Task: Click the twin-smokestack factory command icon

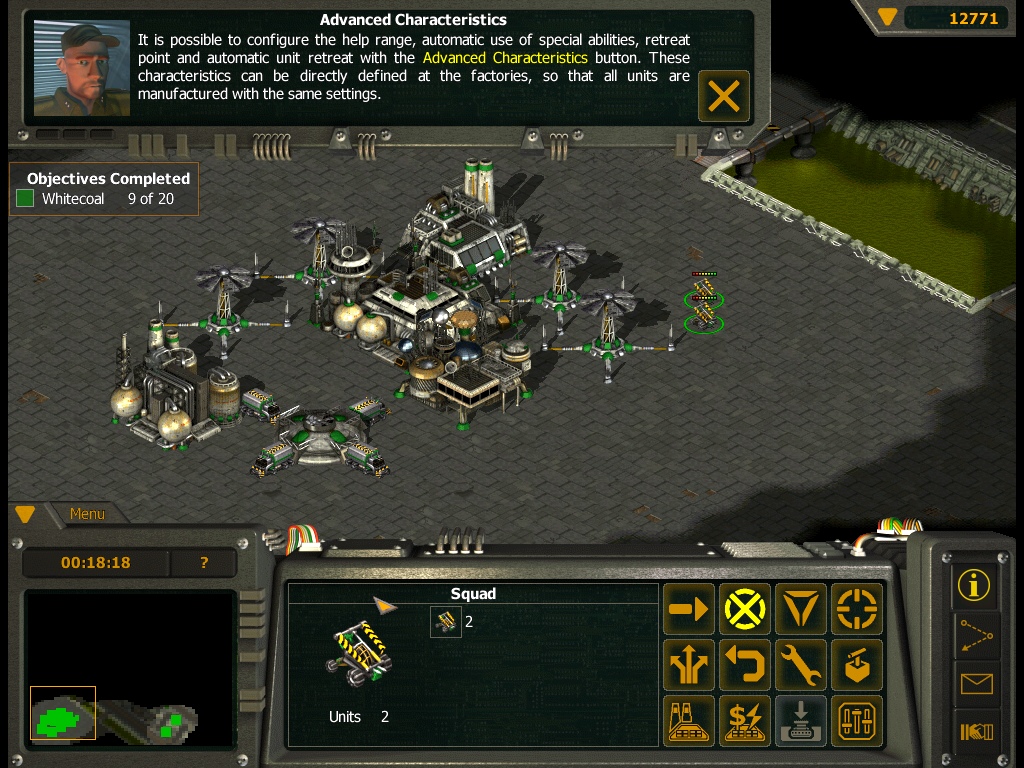Action: coord(689,721)
